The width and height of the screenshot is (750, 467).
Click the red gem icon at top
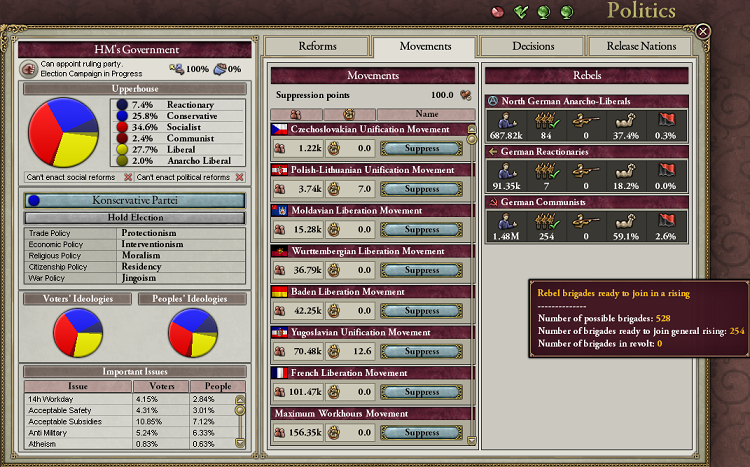pos(499,11)
